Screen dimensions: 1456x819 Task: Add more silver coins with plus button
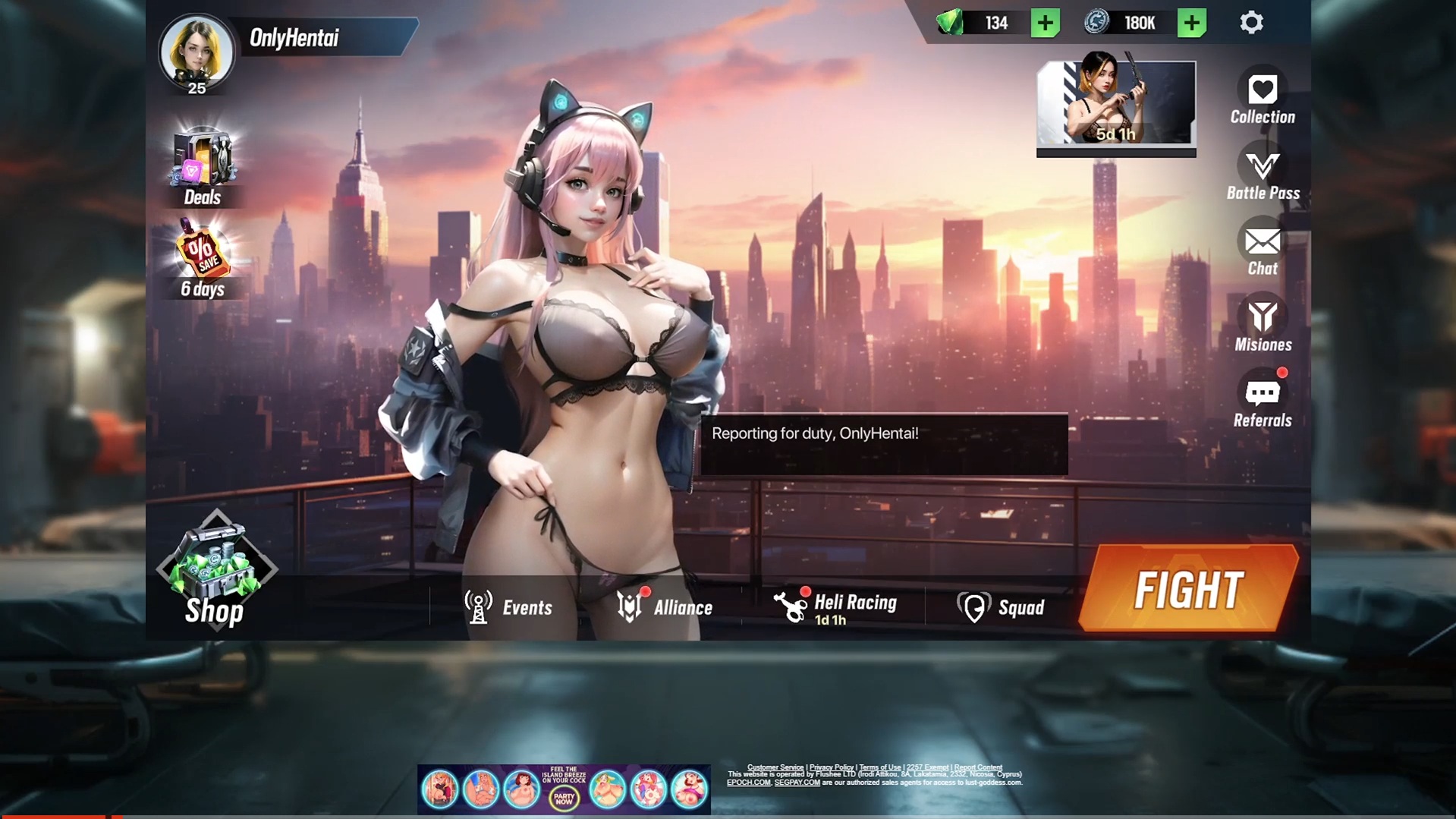point(1191,23)
